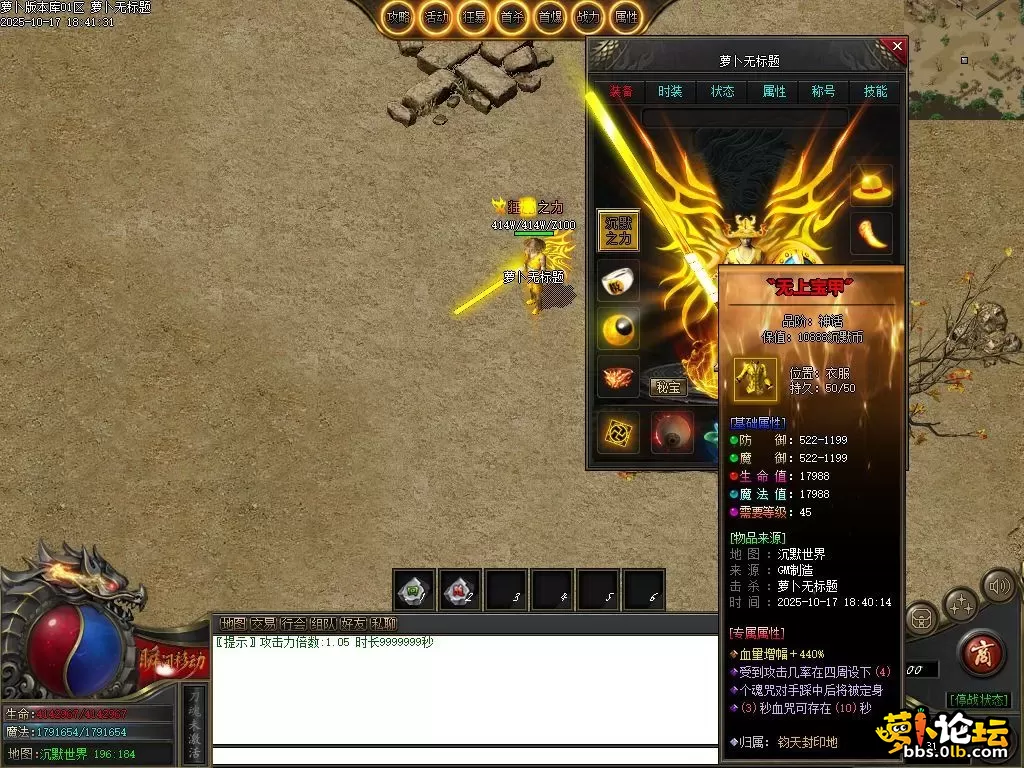The height and width of the screenshot is (768, 1024).
Task: Select the silver ring equipment slot
Action: [618, 281]
